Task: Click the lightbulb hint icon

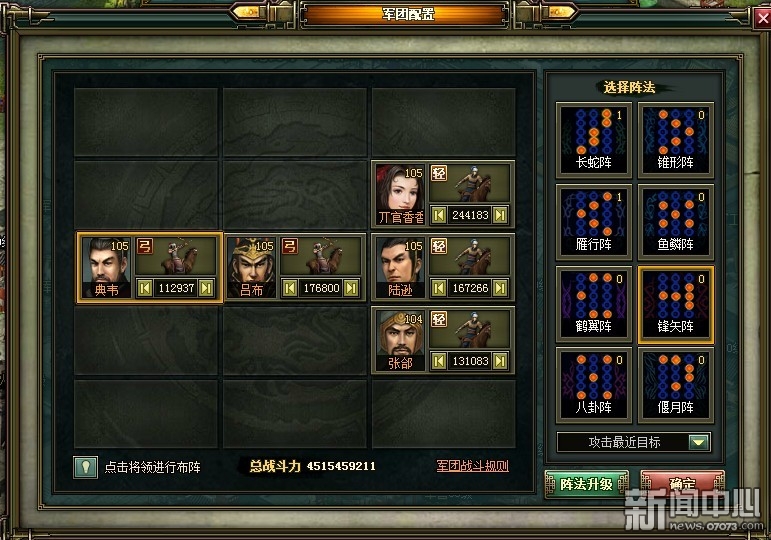Action: 86,466
